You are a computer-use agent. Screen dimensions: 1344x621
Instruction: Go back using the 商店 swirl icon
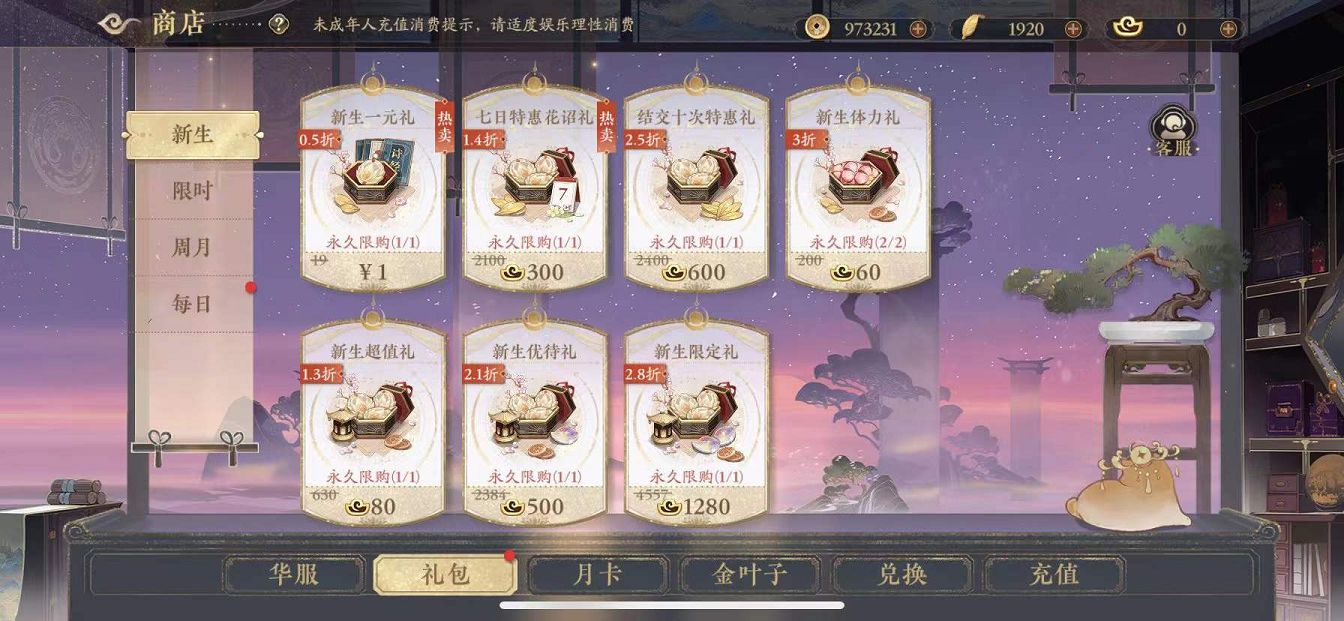coord(120,24)
